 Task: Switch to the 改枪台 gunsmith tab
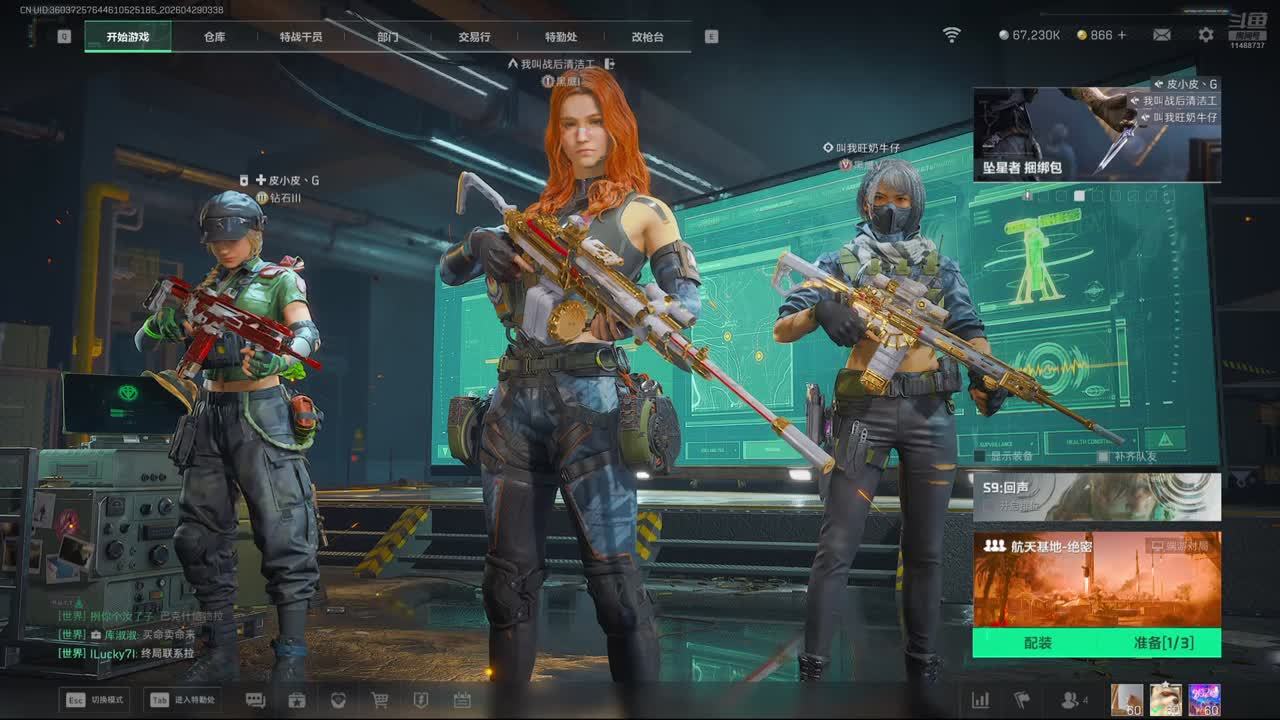click(x=647, y=37)
